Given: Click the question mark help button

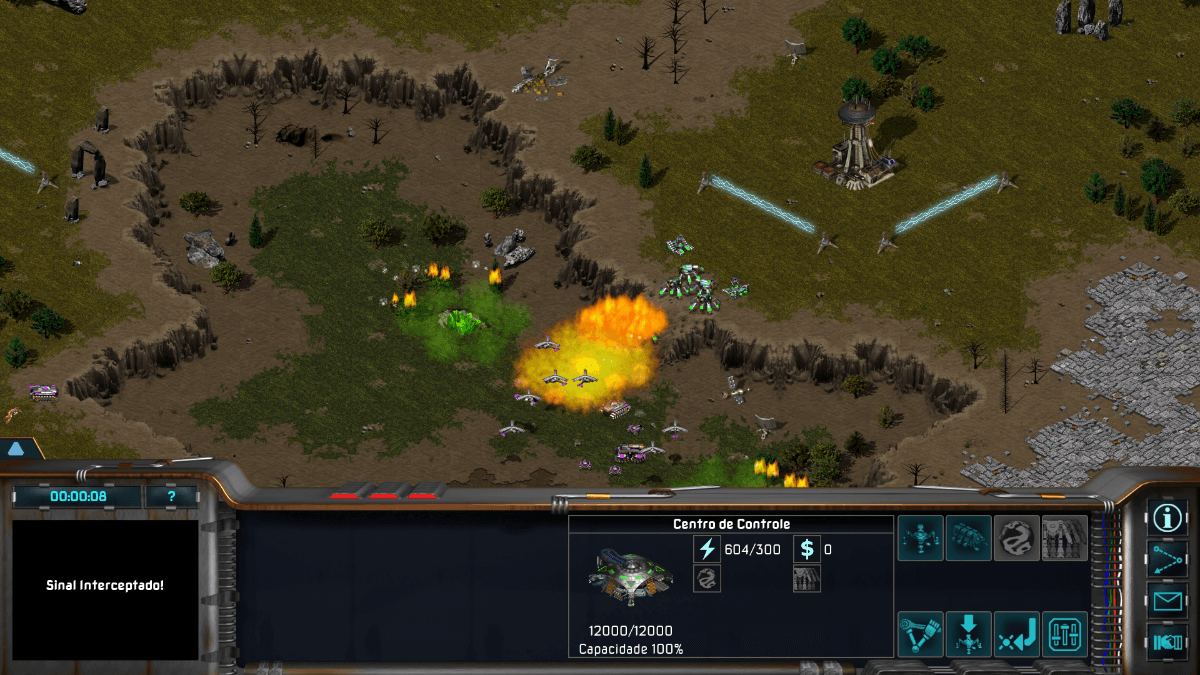Looking at the screenshot, I should [171, 496].
